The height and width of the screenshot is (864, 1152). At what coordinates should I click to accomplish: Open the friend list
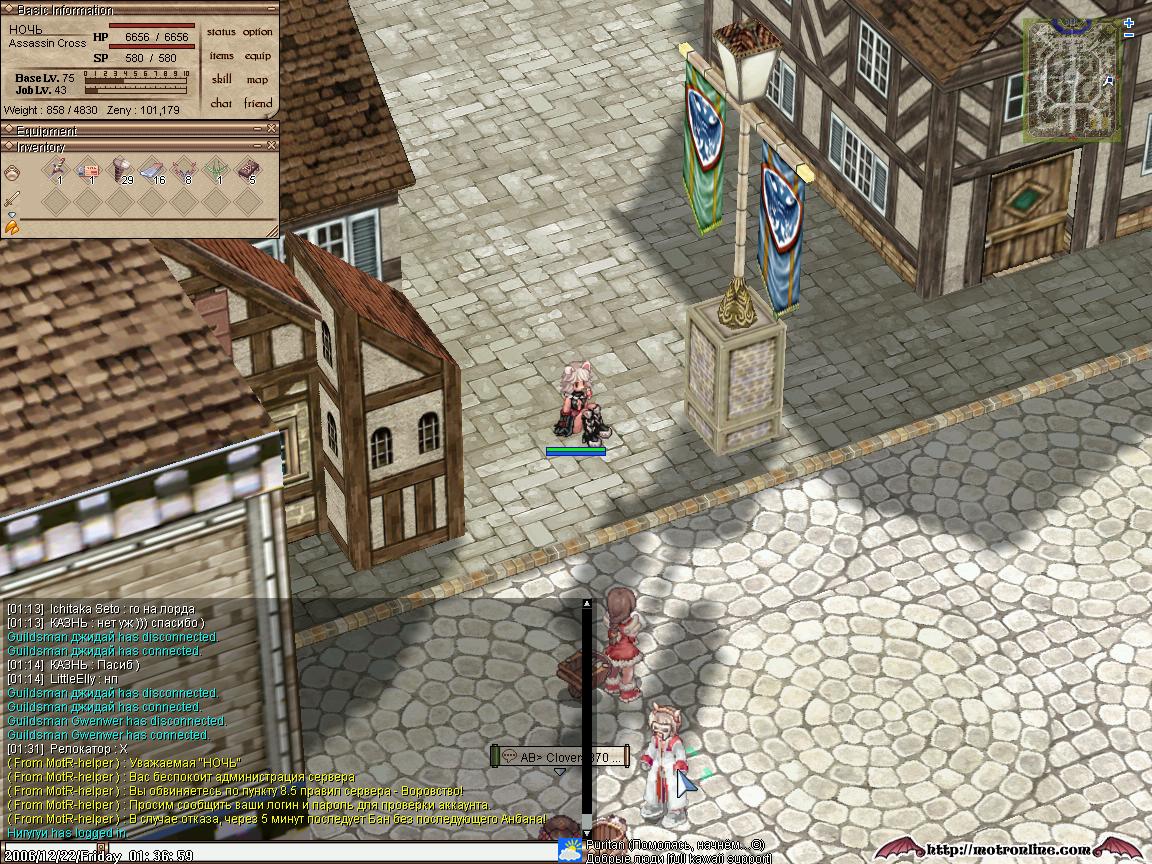point(257,103)
